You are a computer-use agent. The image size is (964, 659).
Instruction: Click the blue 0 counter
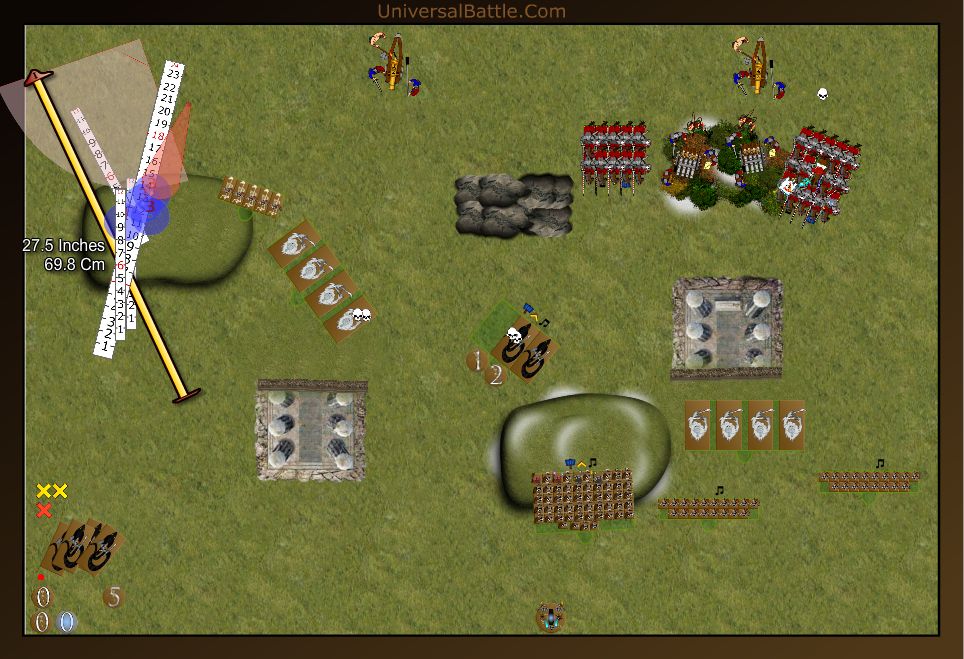coord(66,622)
